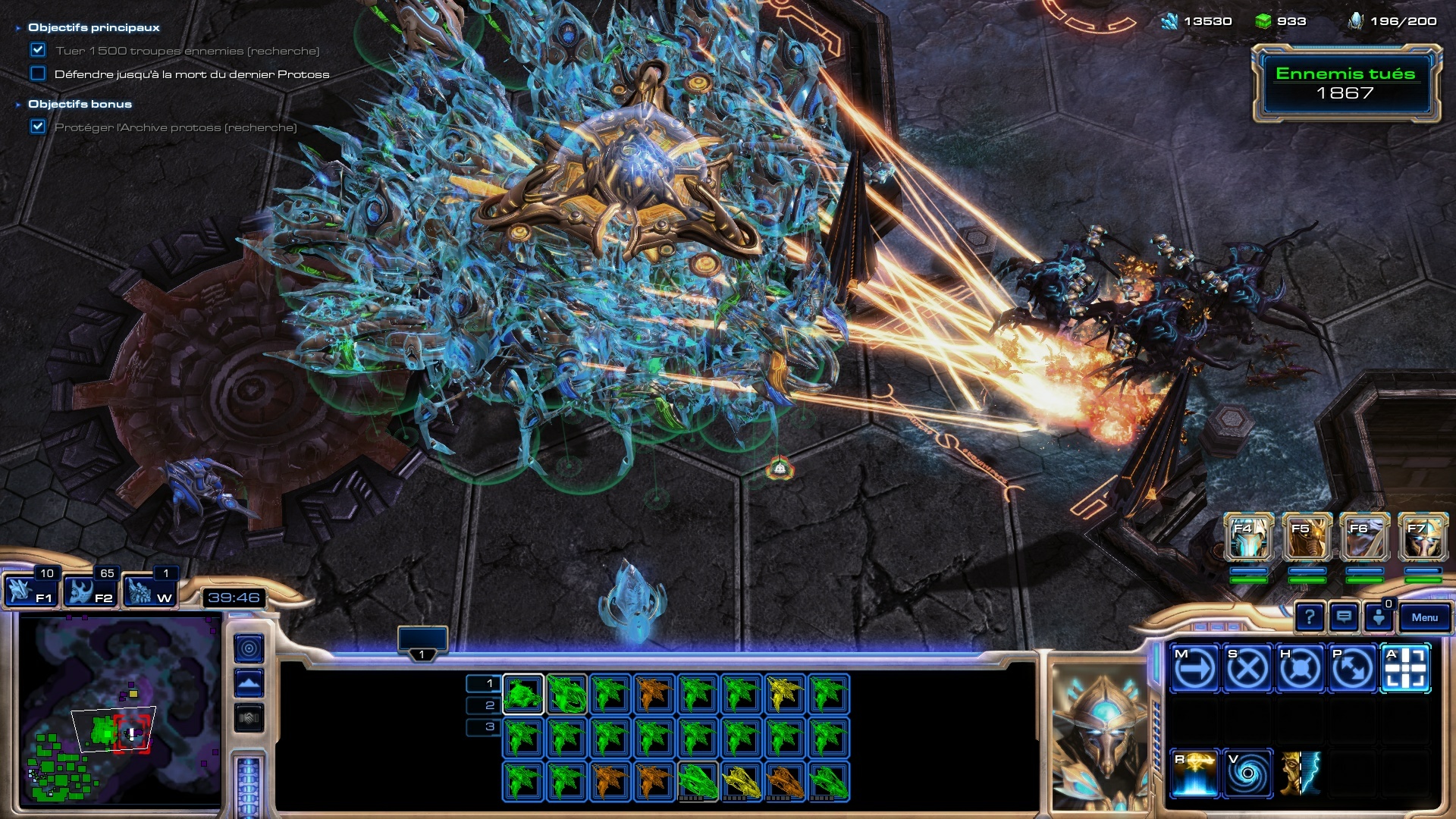Use the golden ship beam ability
The image size is (1456, 819).
tap(1194, 773)
